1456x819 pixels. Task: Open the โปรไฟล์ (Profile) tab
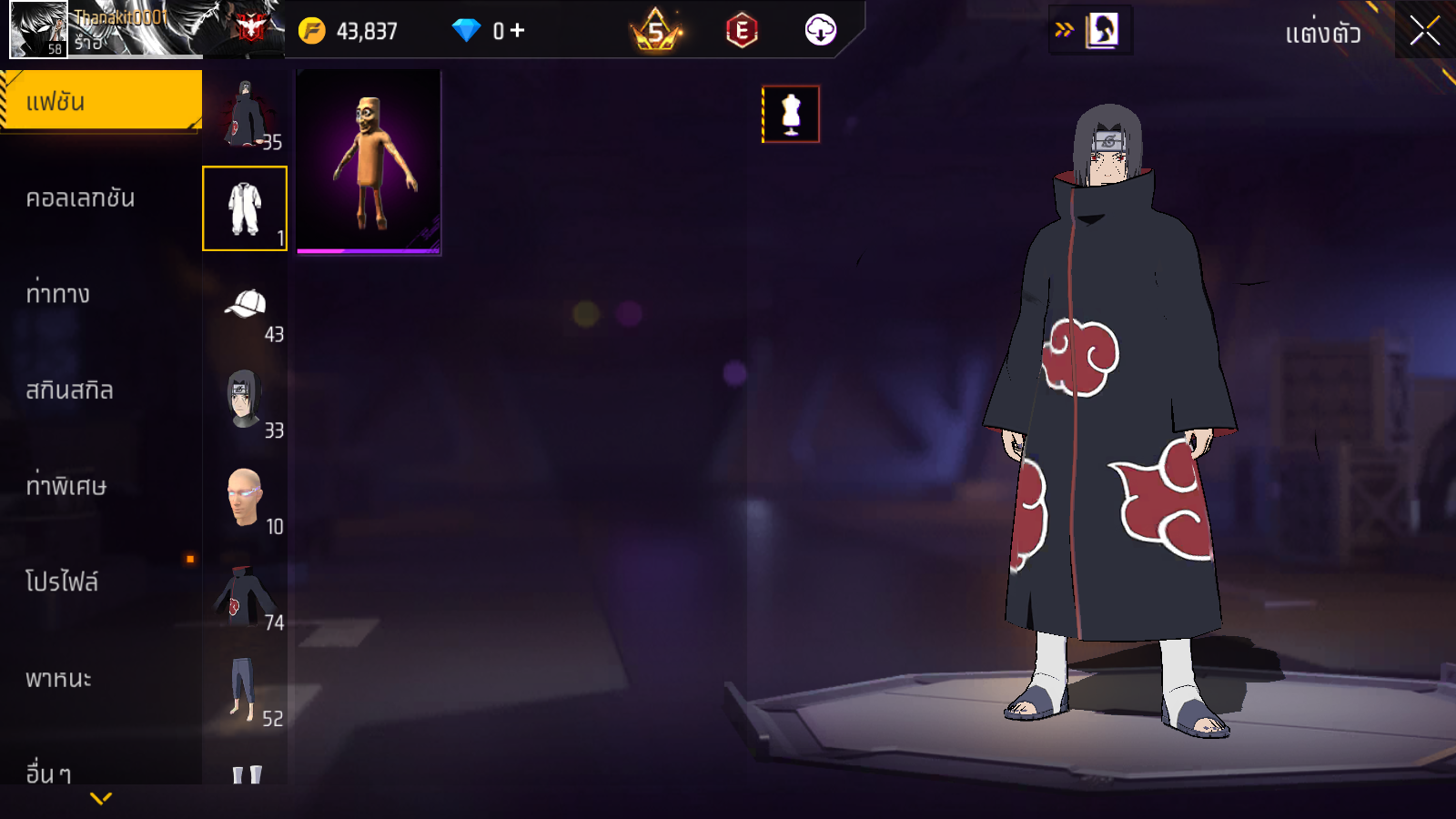[x=62, y=582]
